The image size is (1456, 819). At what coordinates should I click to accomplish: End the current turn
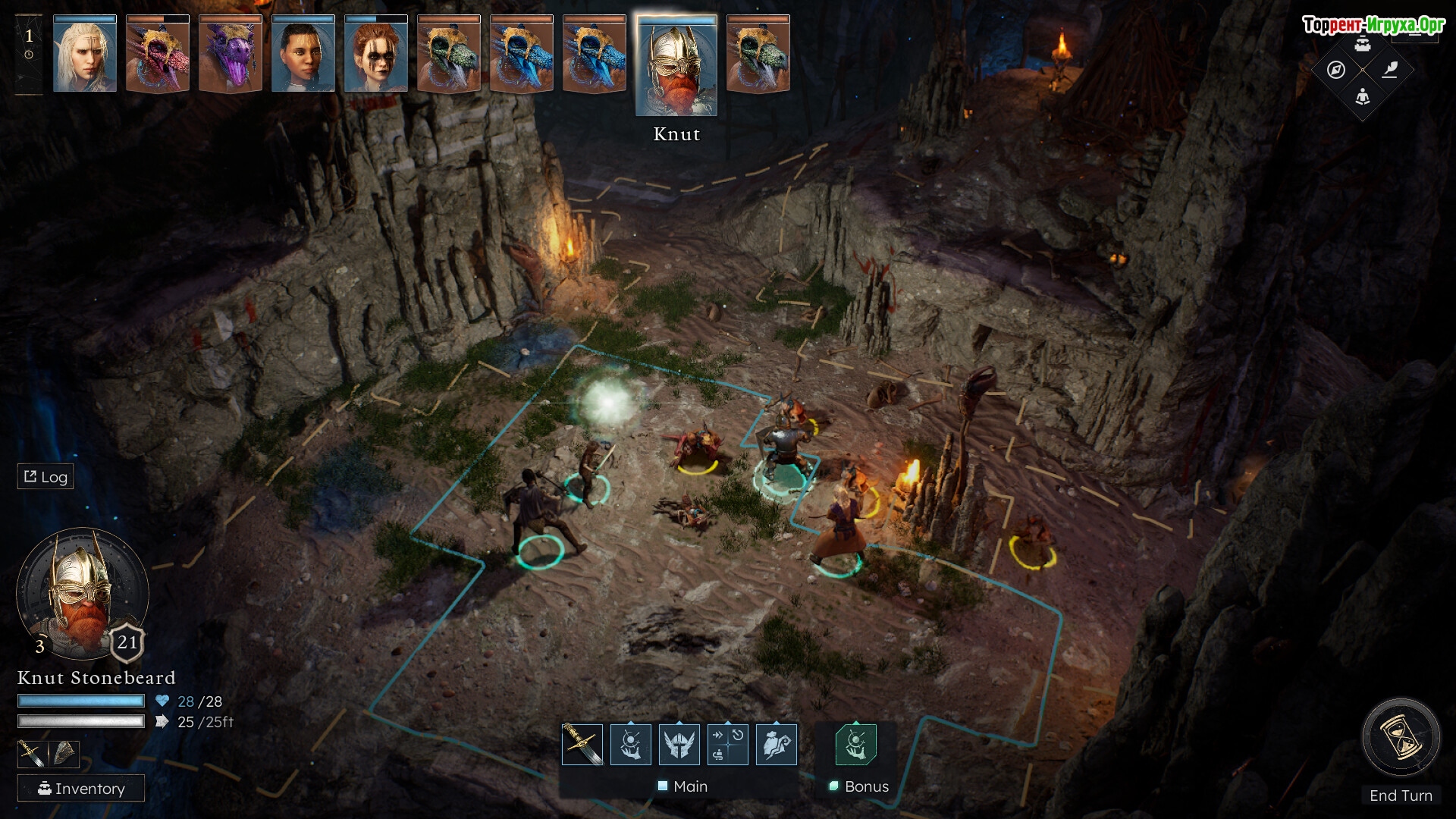(x=1401, y=737)
